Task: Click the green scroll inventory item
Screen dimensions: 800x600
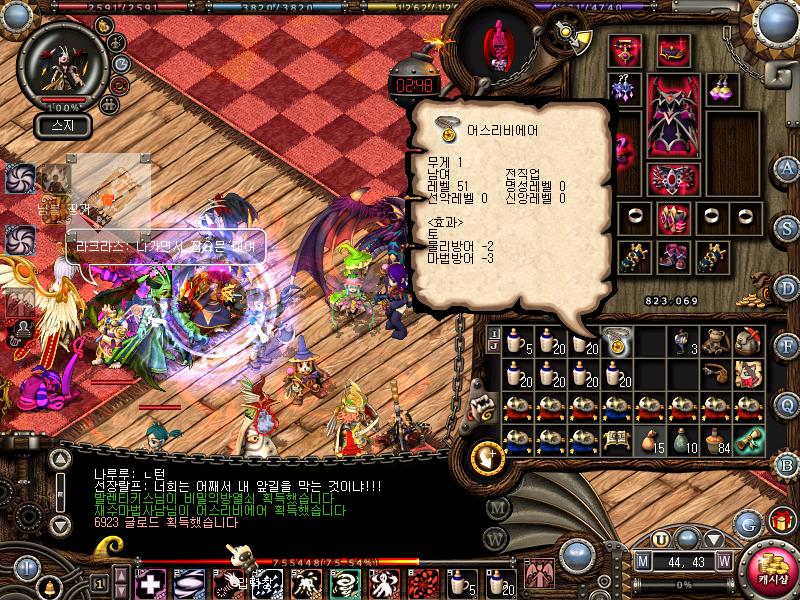Action: pos(748,439)
